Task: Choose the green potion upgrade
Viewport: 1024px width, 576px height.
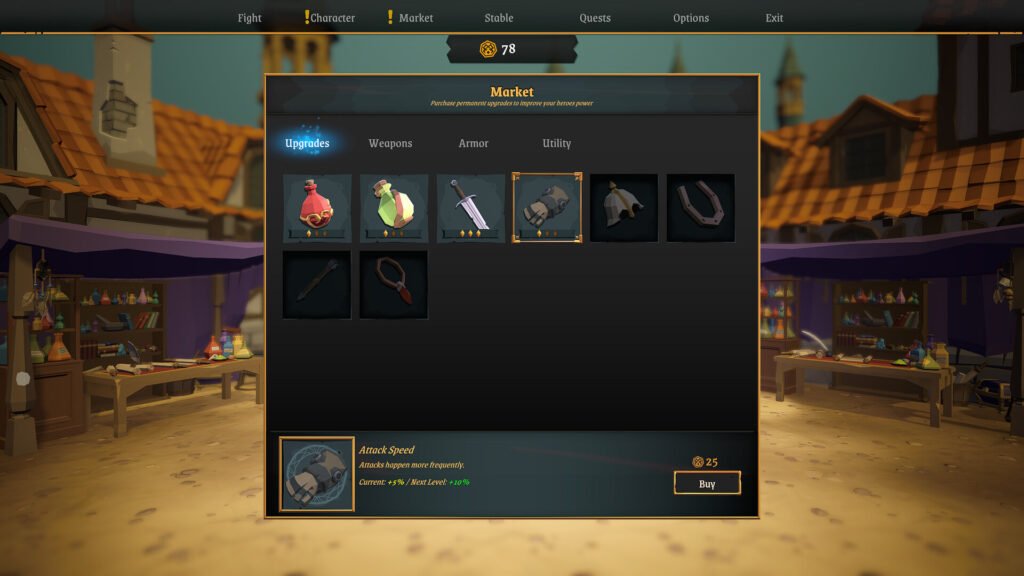Action: click(394, 208)
